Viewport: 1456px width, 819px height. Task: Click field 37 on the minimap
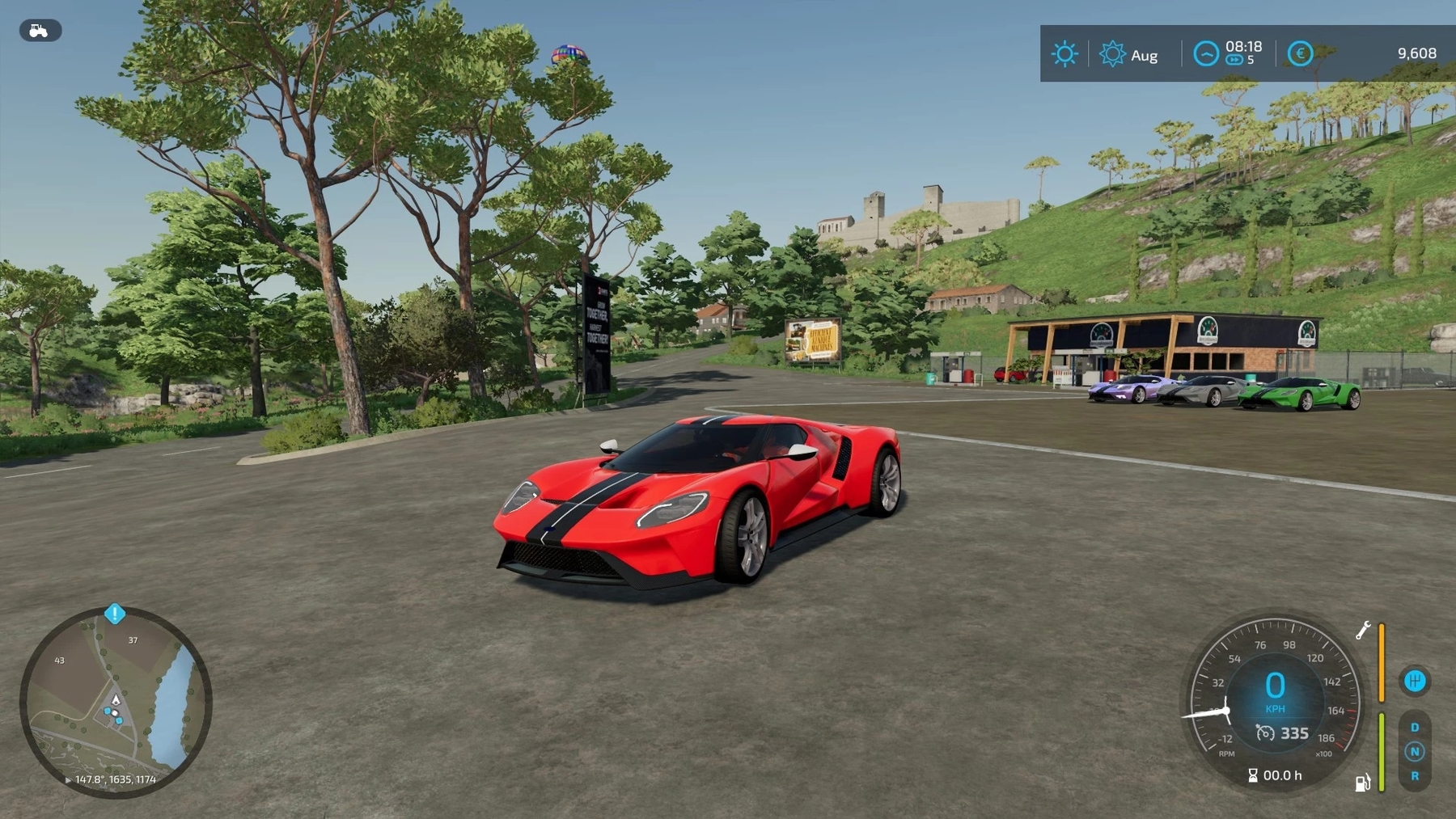[133, 640]
